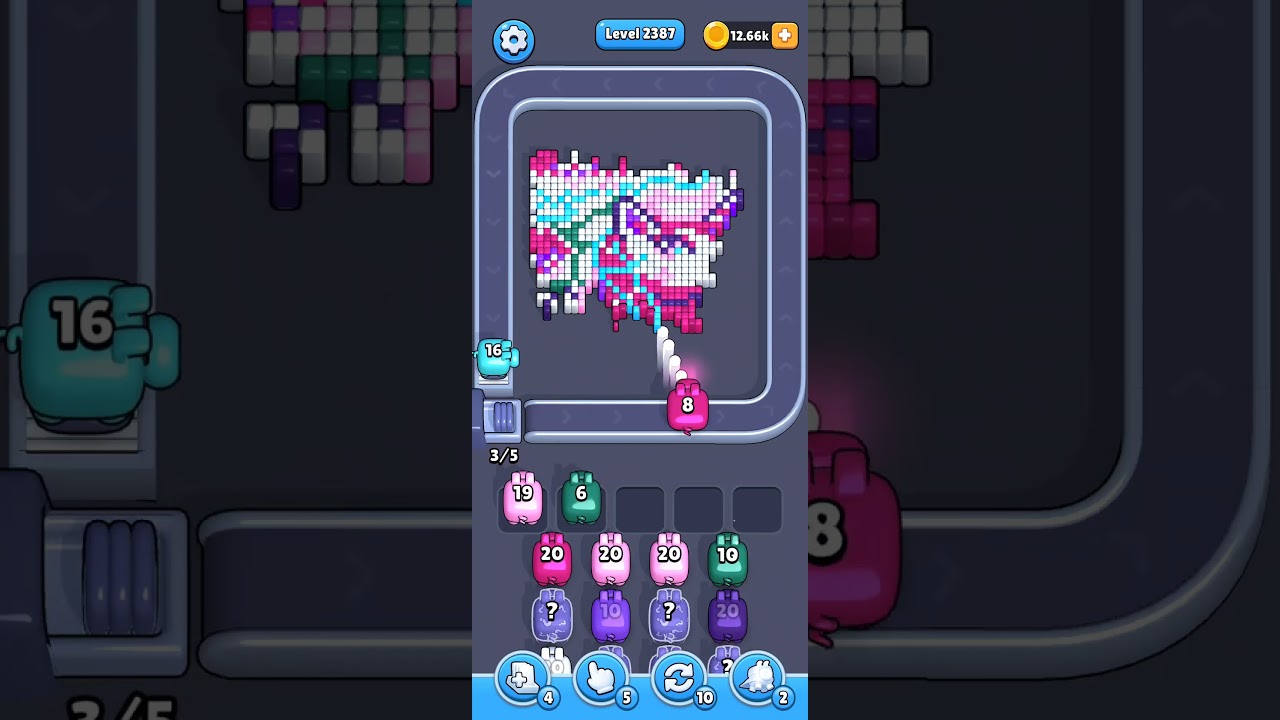Select the cyan 16 piece on the left
The width and height of the screenshot is (1280, 720).
(x=494, y=360)
